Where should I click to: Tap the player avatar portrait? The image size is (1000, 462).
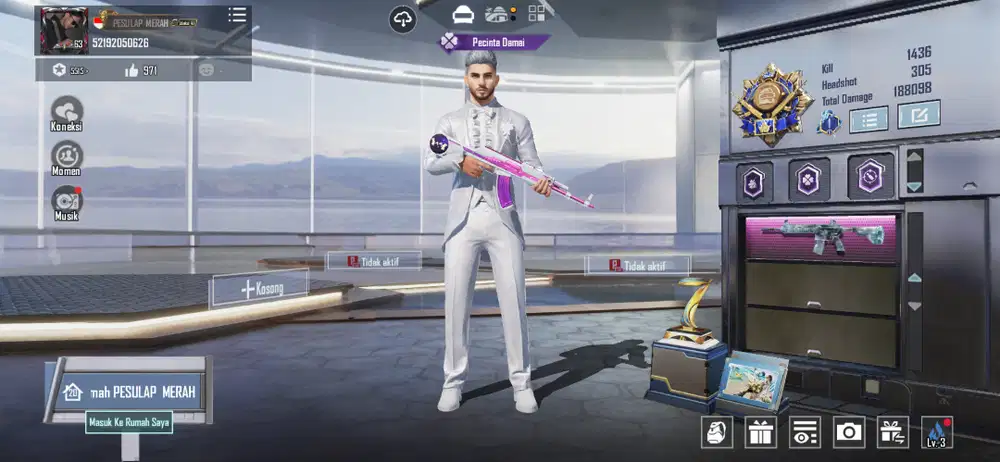(x=62, y=30)
